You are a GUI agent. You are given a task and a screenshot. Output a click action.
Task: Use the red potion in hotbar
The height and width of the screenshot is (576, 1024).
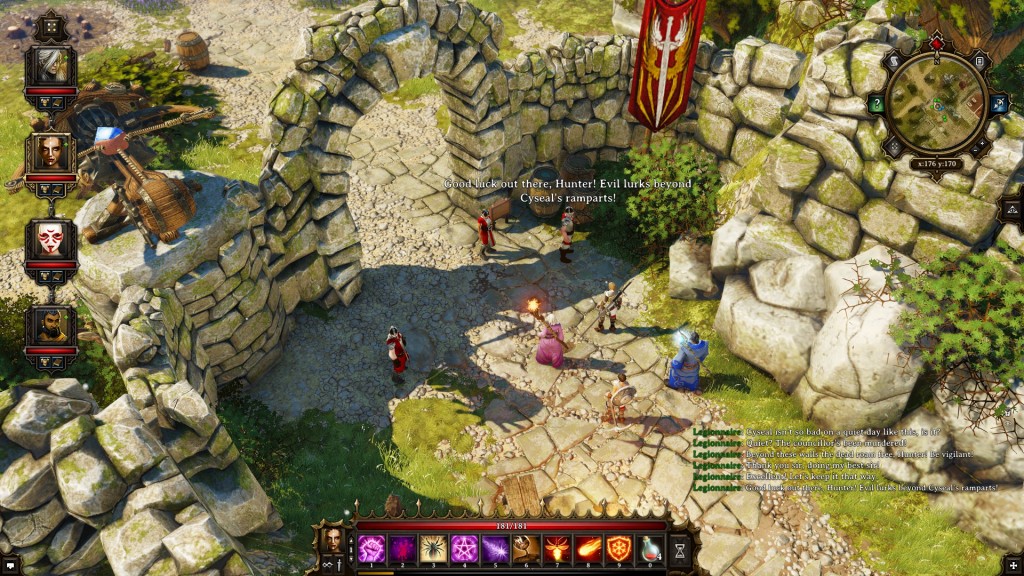(x=650, y=548)
